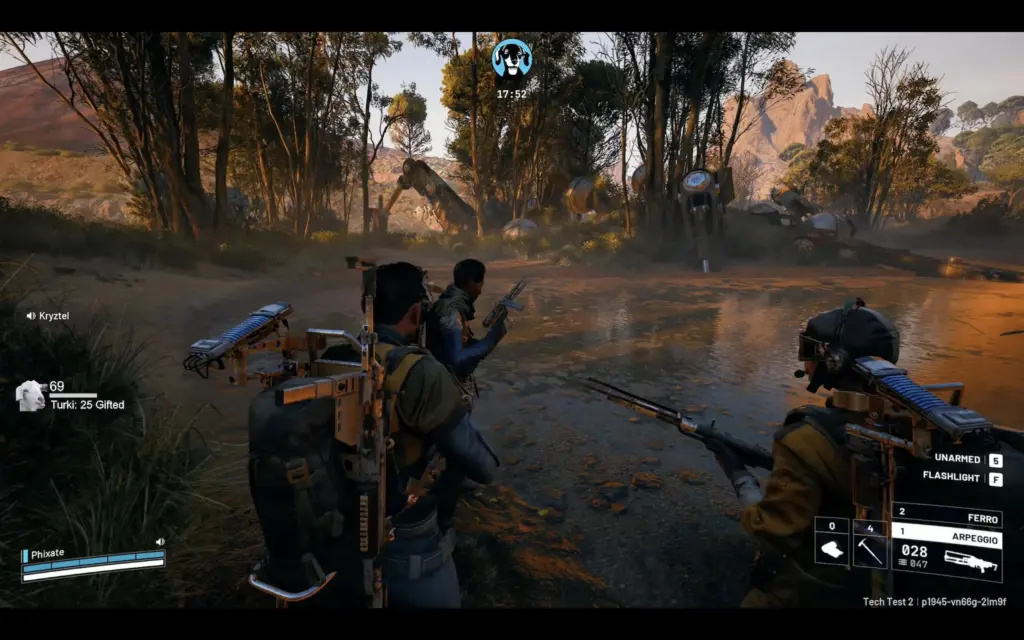Select the Arpeggio weapon slot

pos(947,552)
